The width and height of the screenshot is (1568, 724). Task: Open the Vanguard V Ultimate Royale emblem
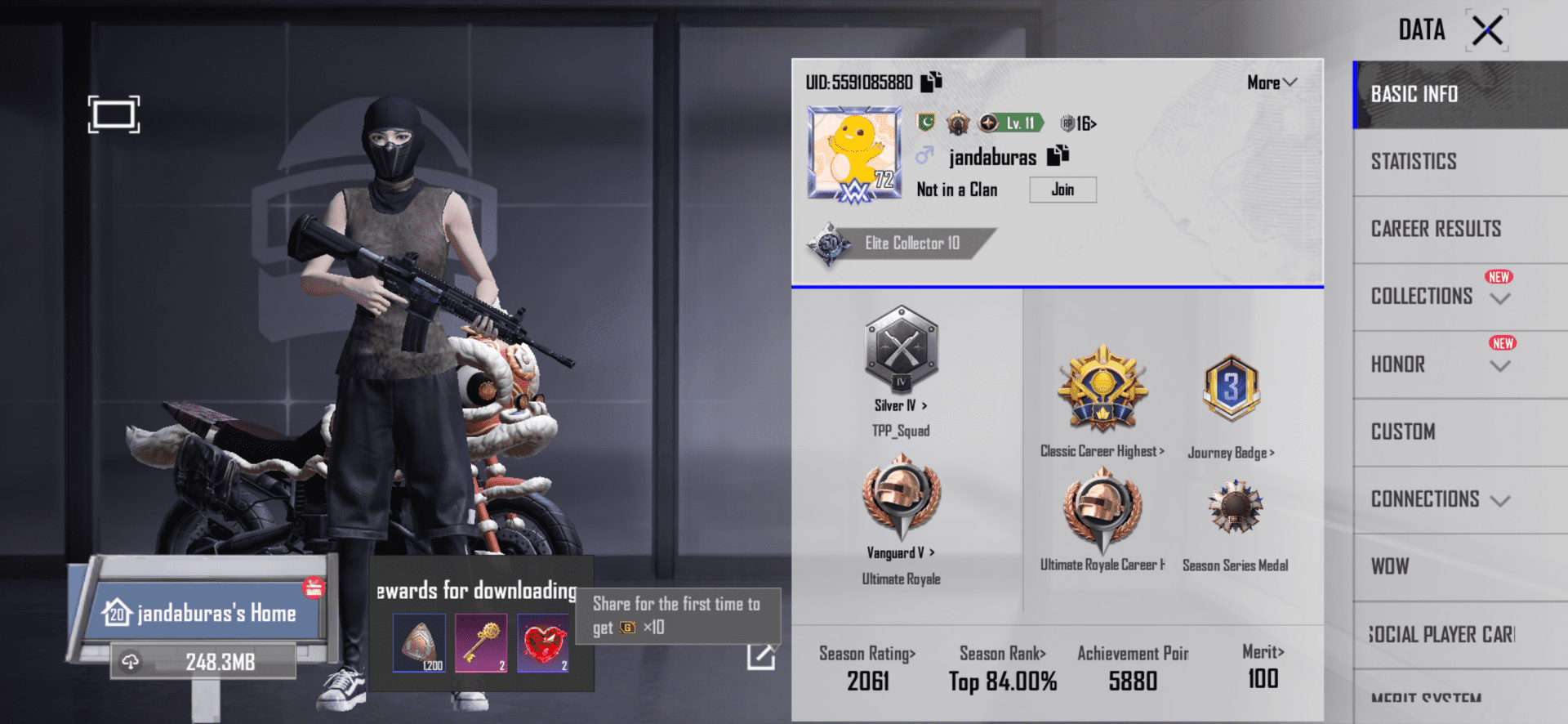[902, 498]
